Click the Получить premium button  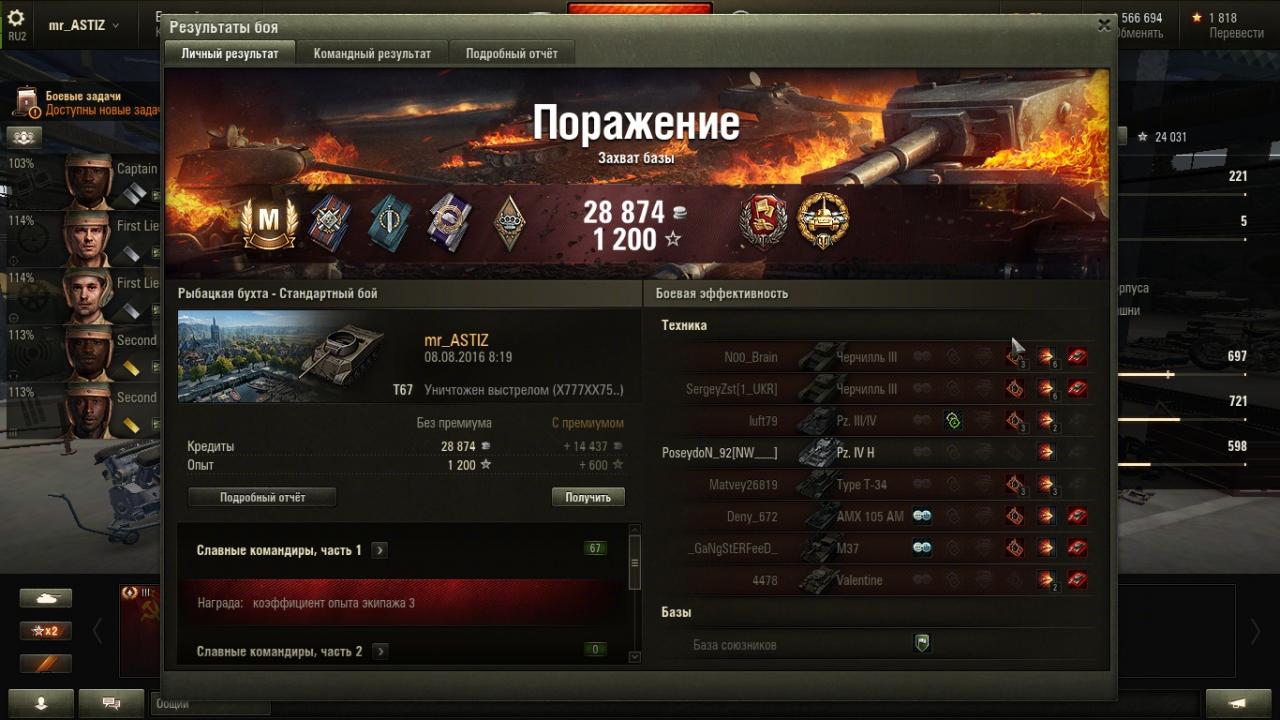(588, 497)
